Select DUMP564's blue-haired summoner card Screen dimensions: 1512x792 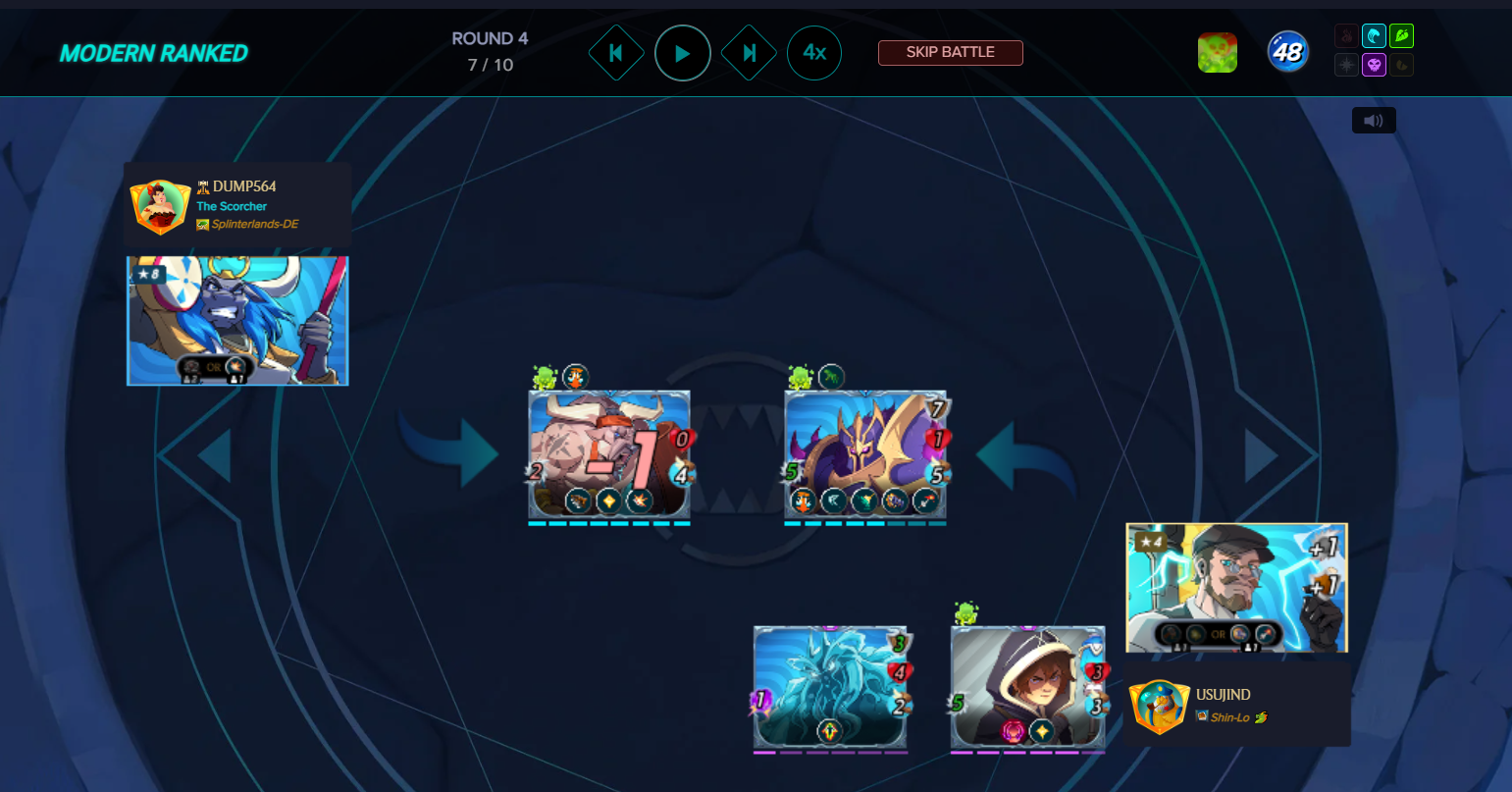(x=237, y=320)
